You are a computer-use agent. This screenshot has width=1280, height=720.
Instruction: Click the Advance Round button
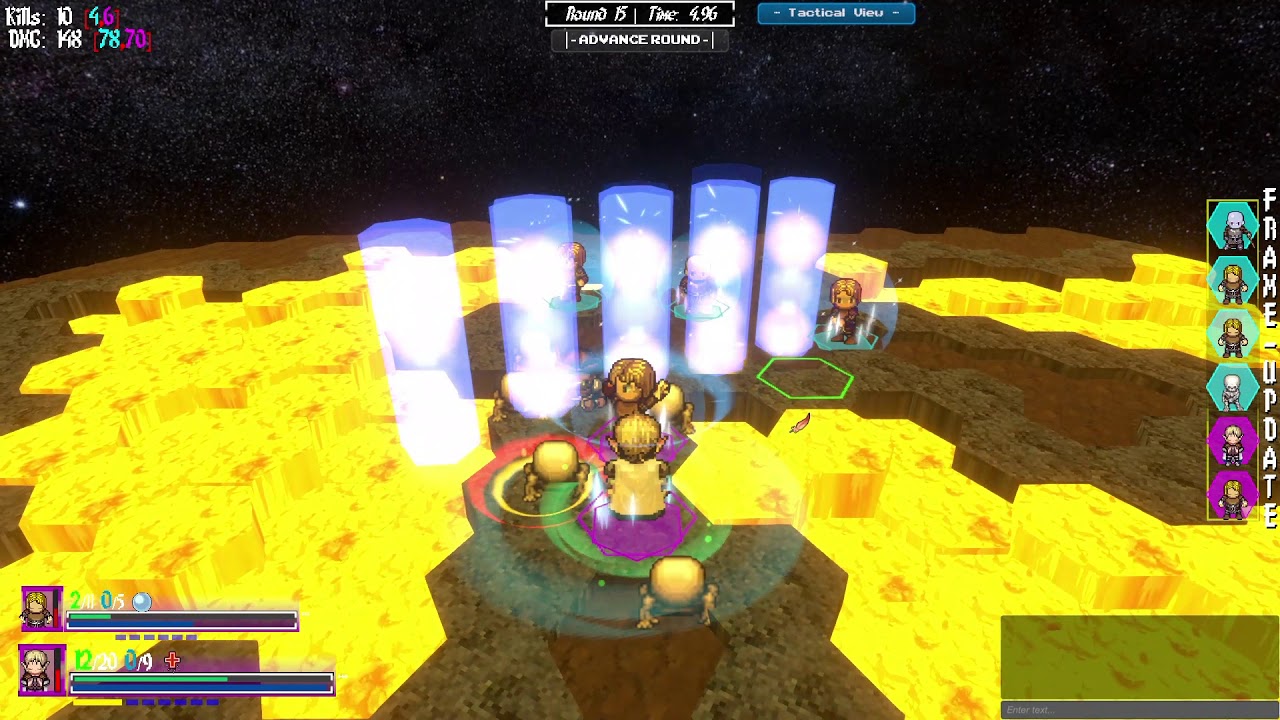[x=640, y=40]
